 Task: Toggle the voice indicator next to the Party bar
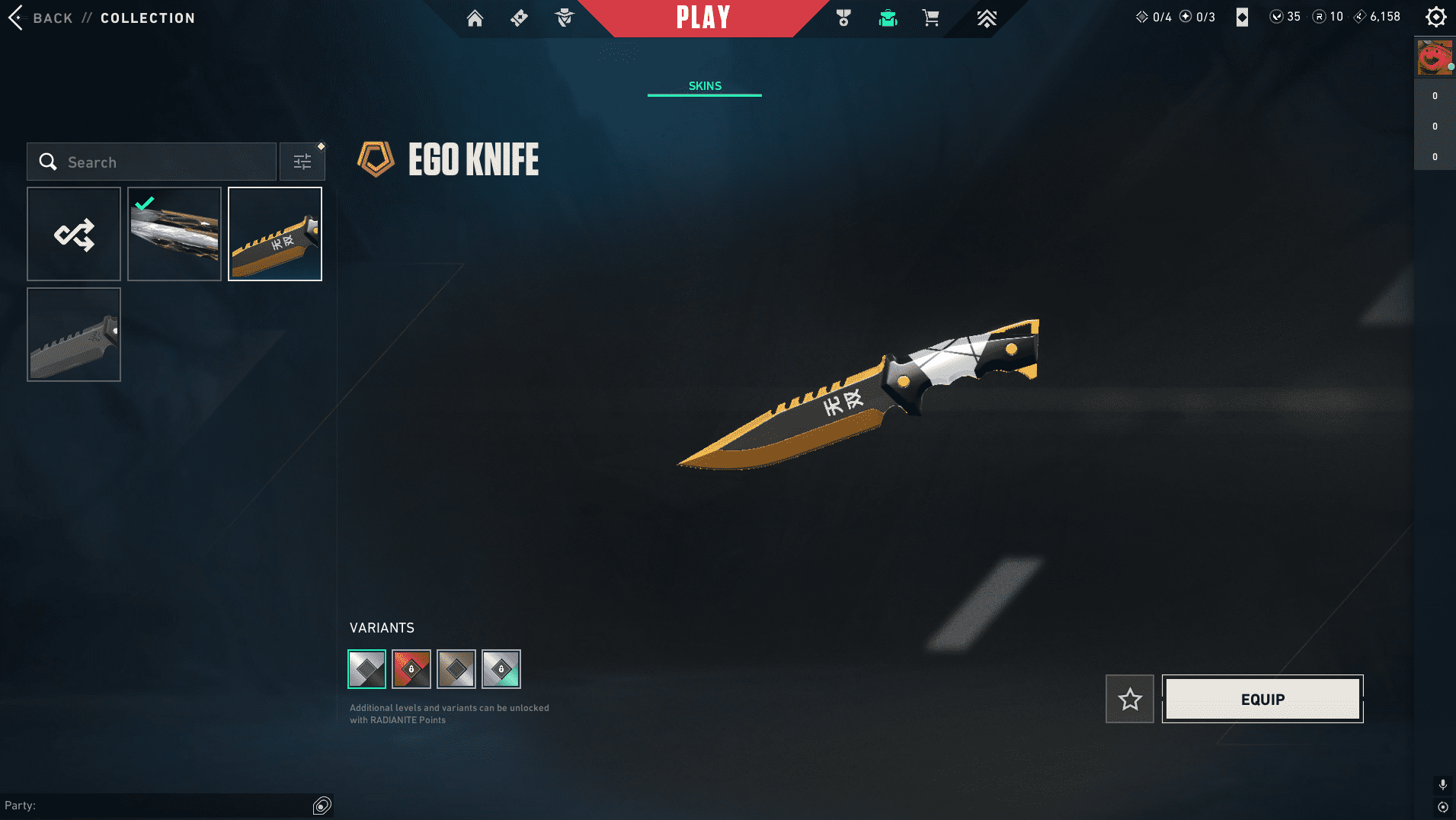click(x=322, y=805)
